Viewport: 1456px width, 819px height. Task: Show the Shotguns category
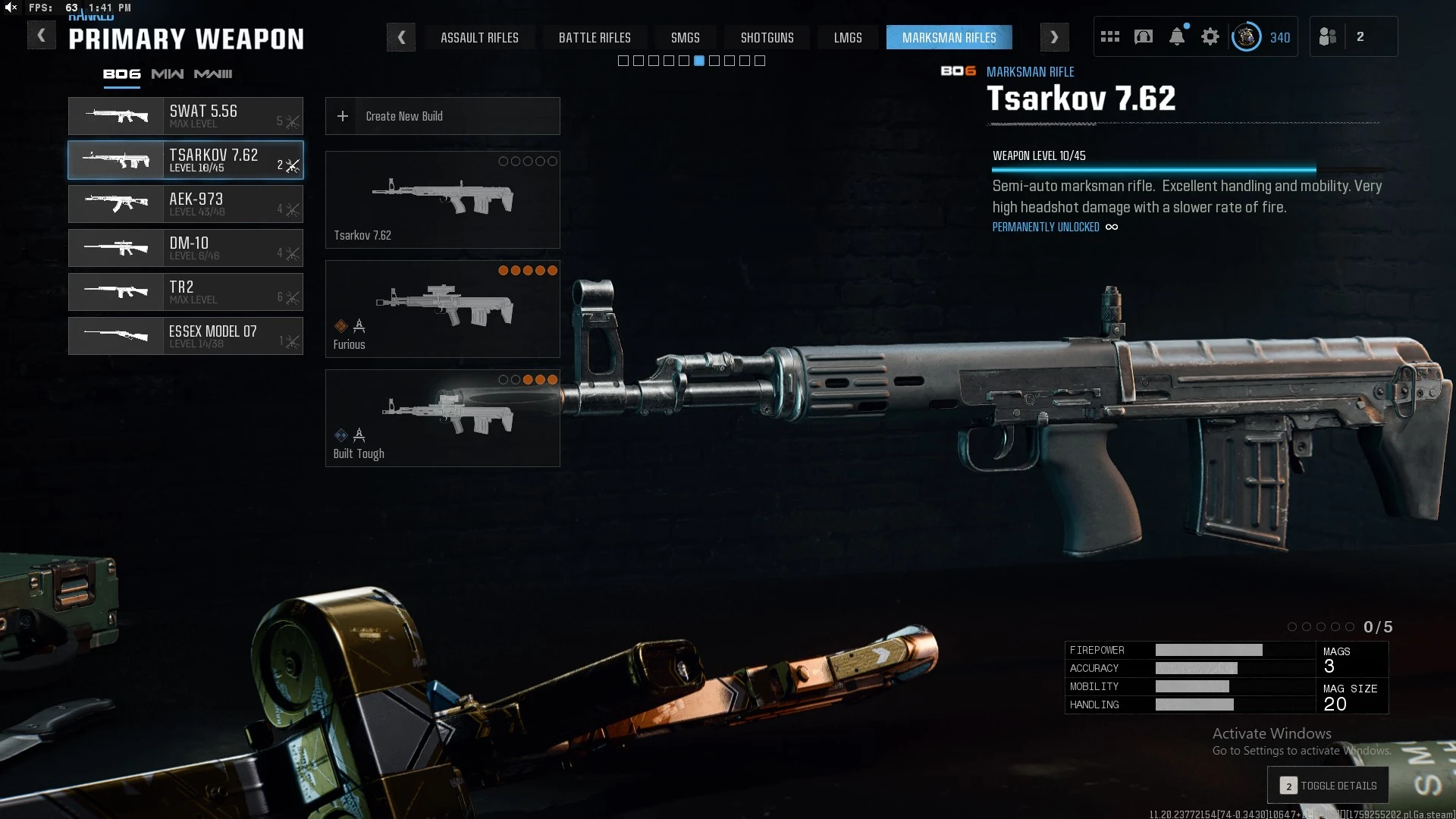click(767, 37)
